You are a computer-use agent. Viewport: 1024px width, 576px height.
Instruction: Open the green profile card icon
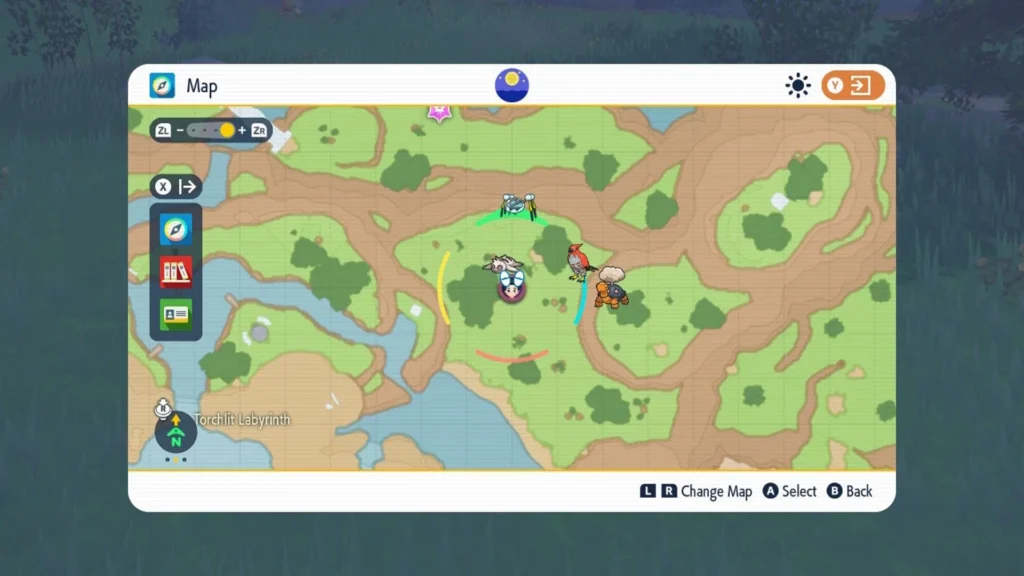point(176,314)
